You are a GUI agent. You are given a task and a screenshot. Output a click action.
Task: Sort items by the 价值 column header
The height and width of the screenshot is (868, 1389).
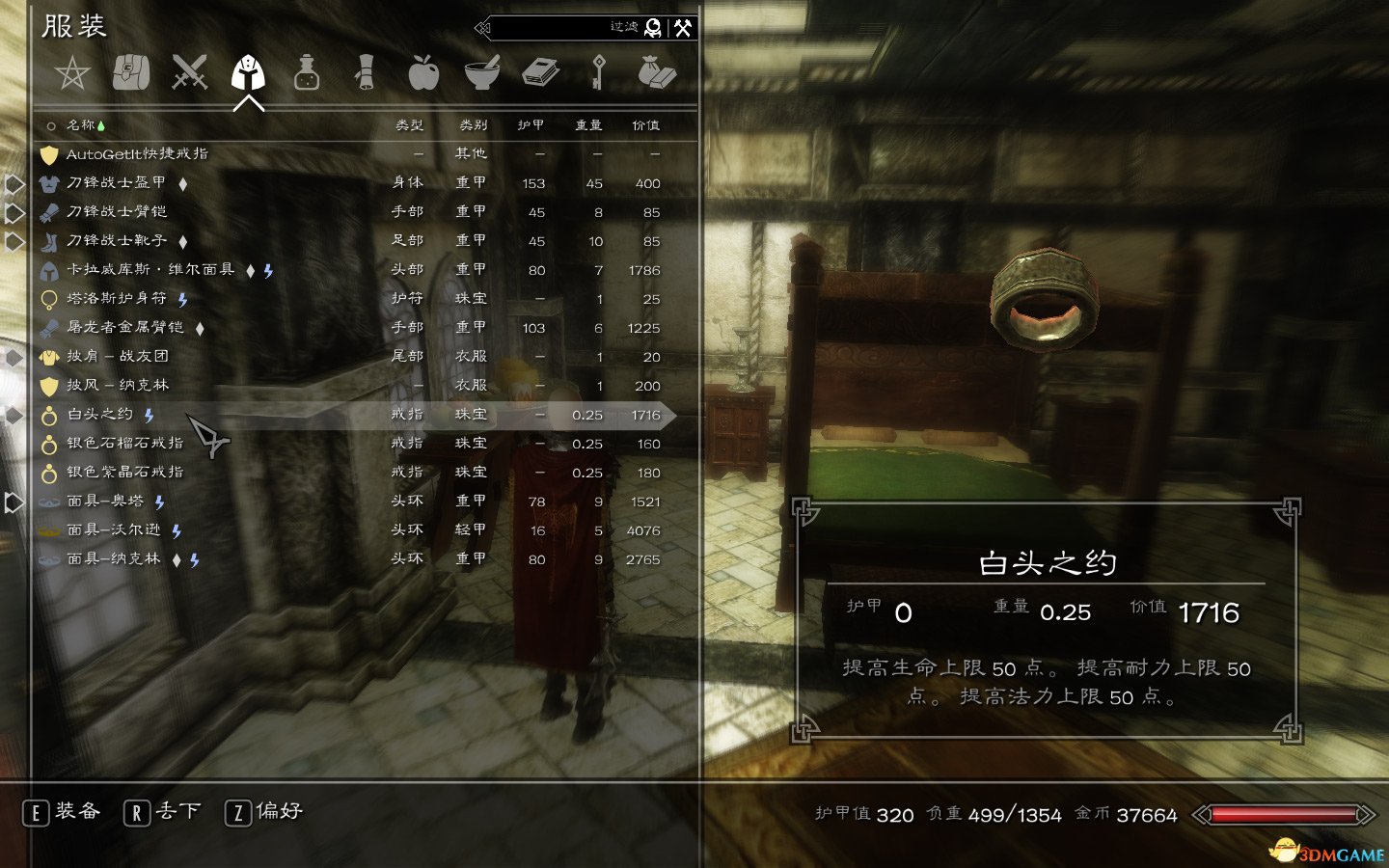[646, 124]
